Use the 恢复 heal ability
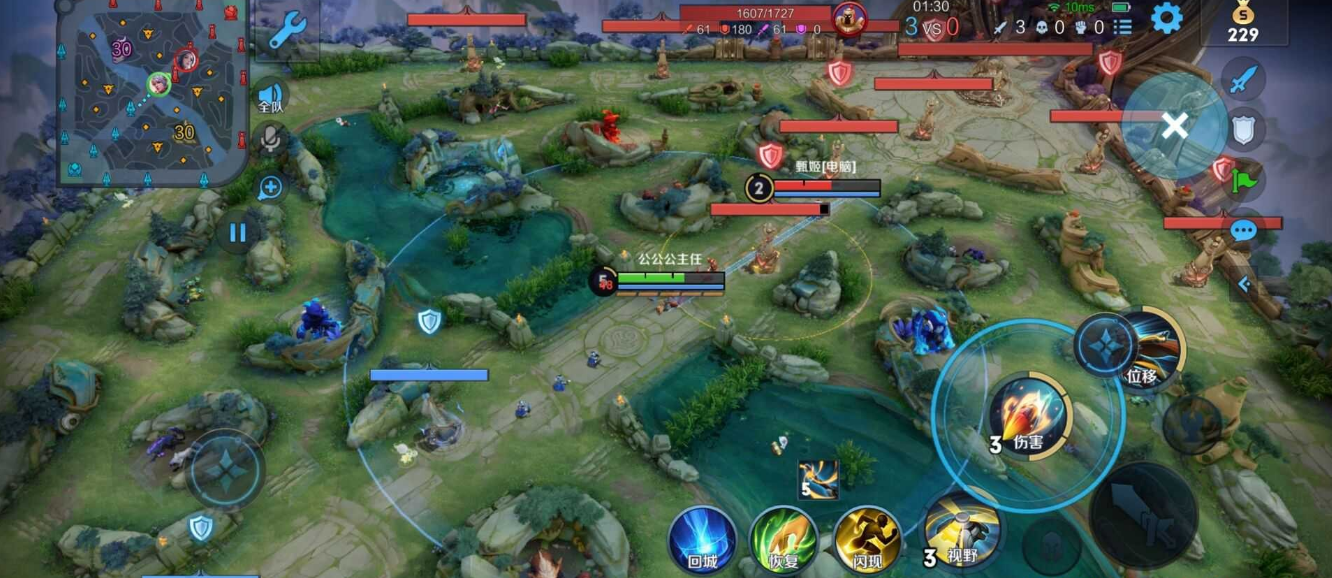 [784, 539]
